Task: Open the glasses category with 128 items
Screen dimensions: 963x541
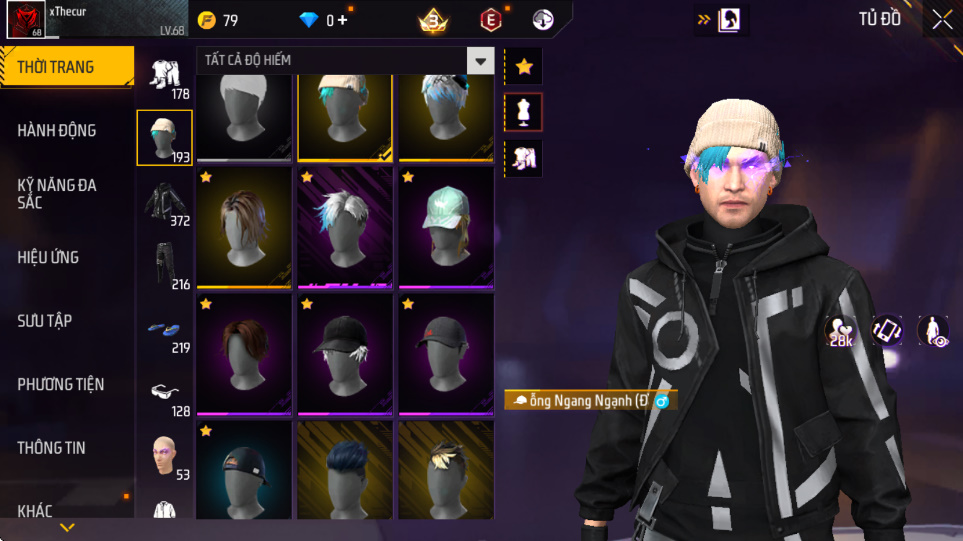Action: pyautogui.click(x=165, y=392)
